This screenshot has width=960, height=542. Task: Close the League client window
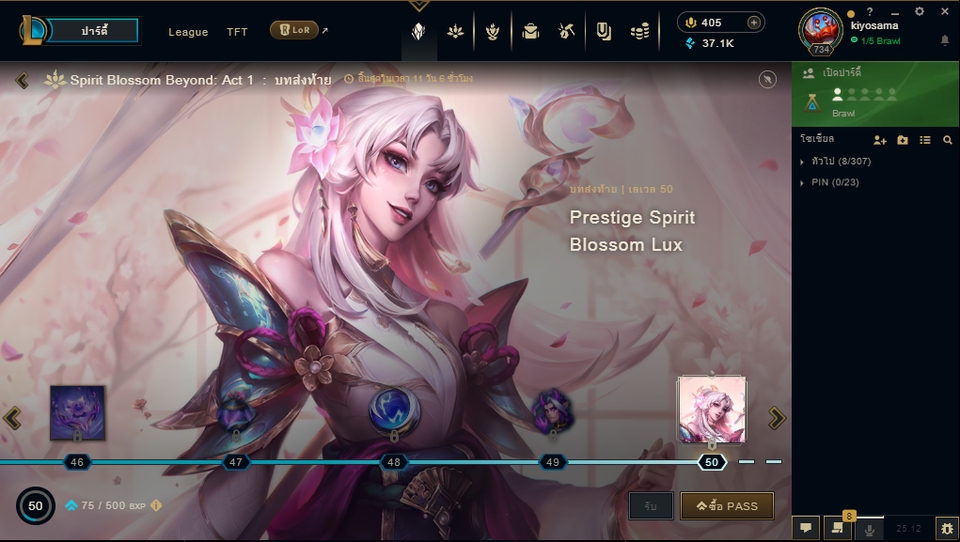tap(945, 11)
